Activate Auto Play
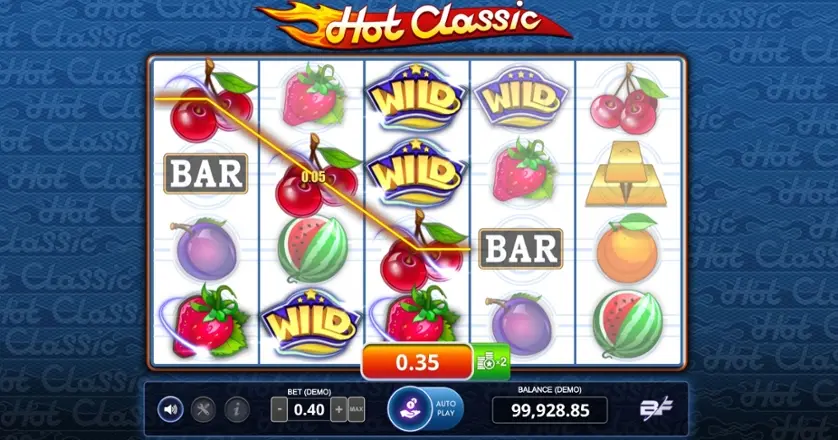 coord(446,408)
